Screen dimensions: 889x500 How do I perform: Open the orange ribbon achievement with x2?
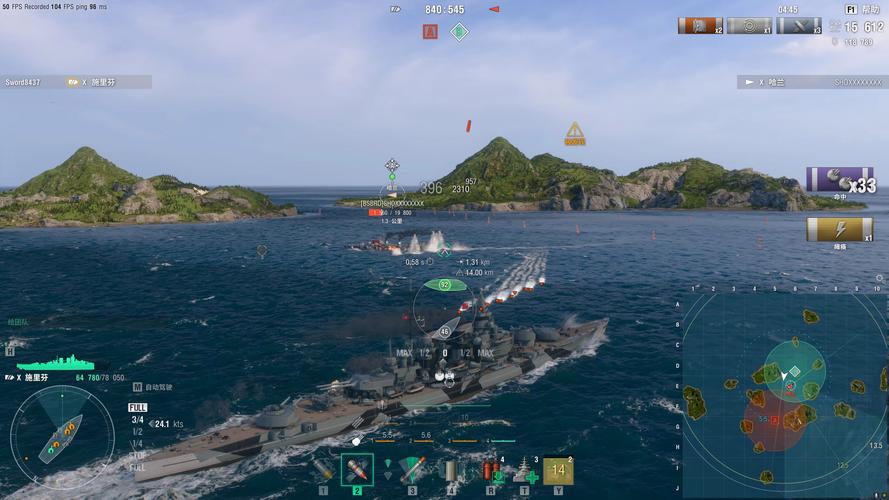point(700,26)
